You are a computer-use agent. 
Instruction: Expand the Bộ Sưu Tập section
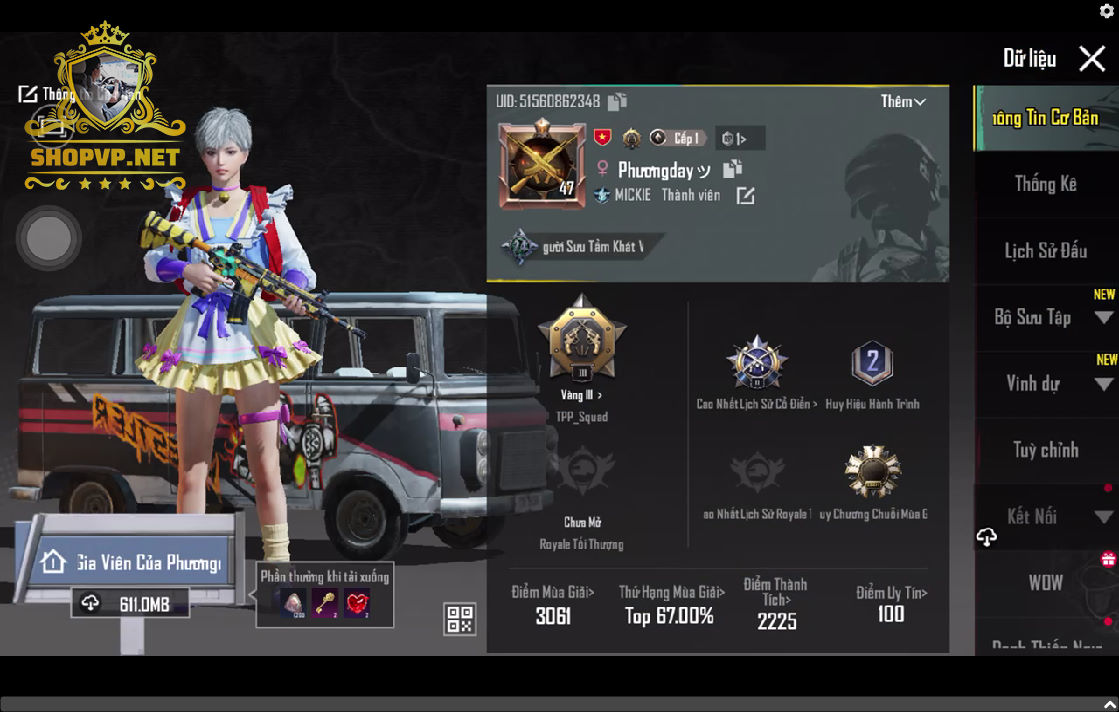[1103, 318]
